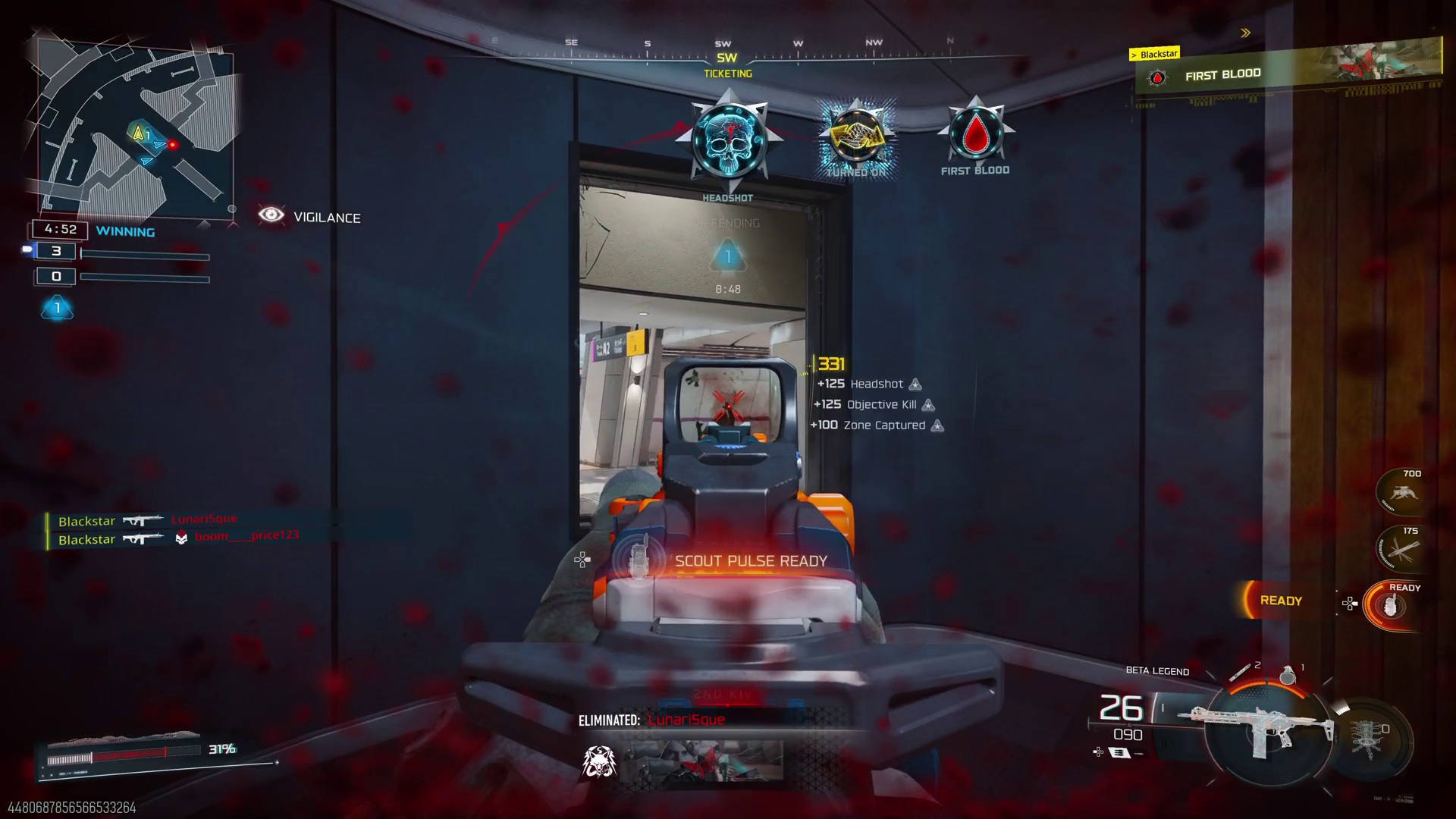The image size is (1456, 819).
Task: Activate the READY firebomb ability icon
Action: point(1390,605)
